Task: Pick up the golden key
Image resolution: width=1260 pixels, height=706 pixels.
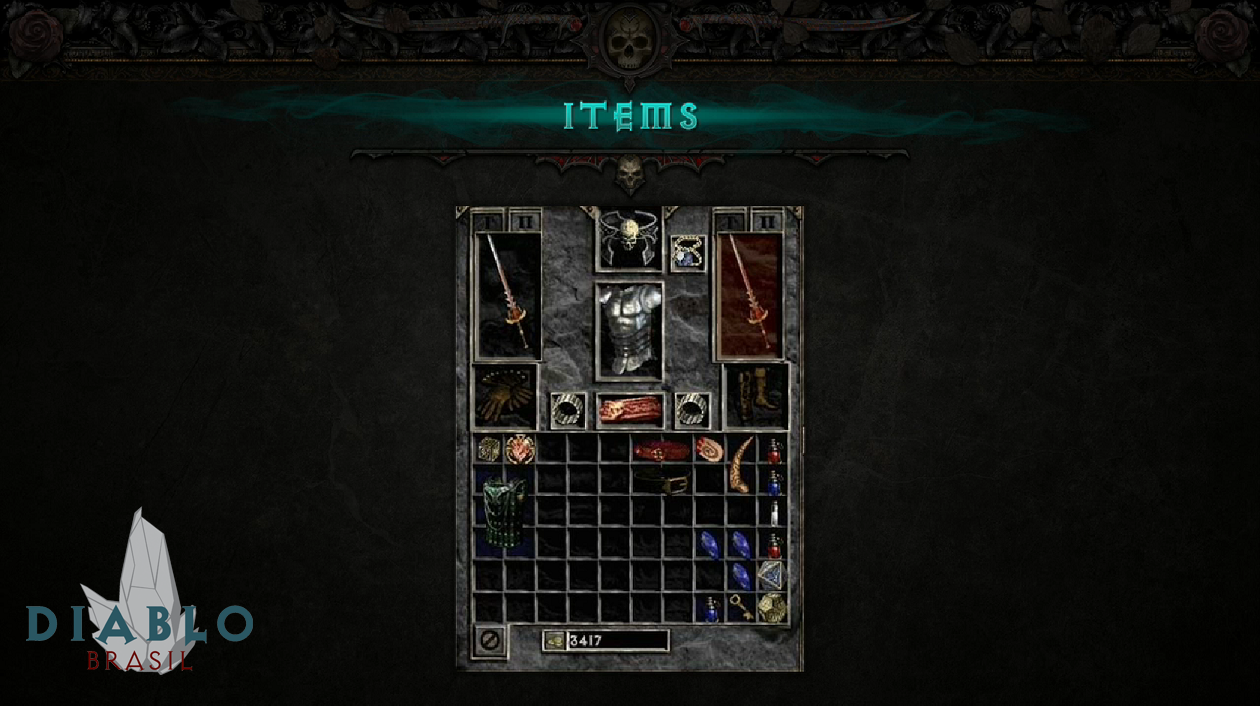Action: [740, 606]
